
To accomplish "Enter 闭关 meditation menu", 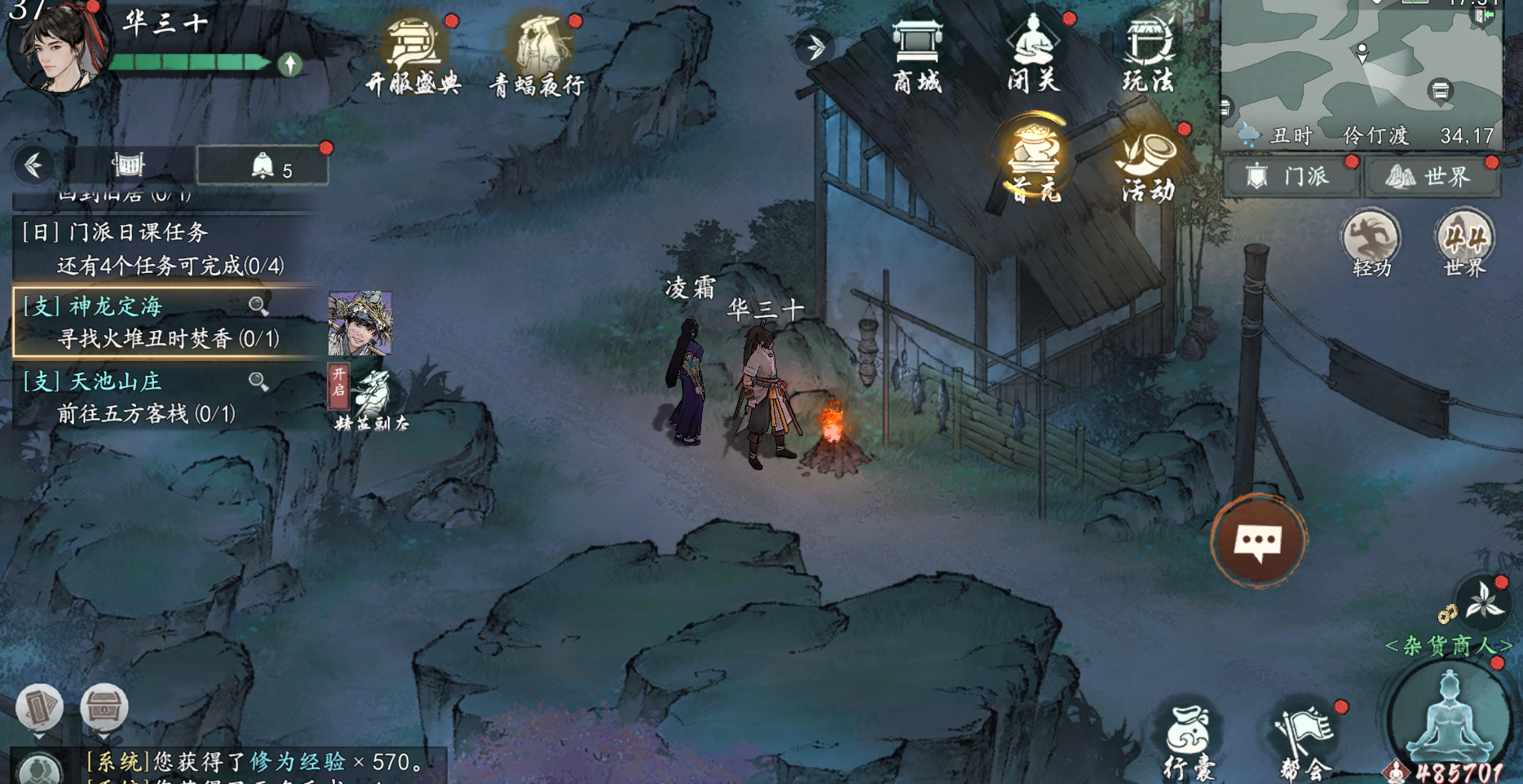I will [1033, 54].
